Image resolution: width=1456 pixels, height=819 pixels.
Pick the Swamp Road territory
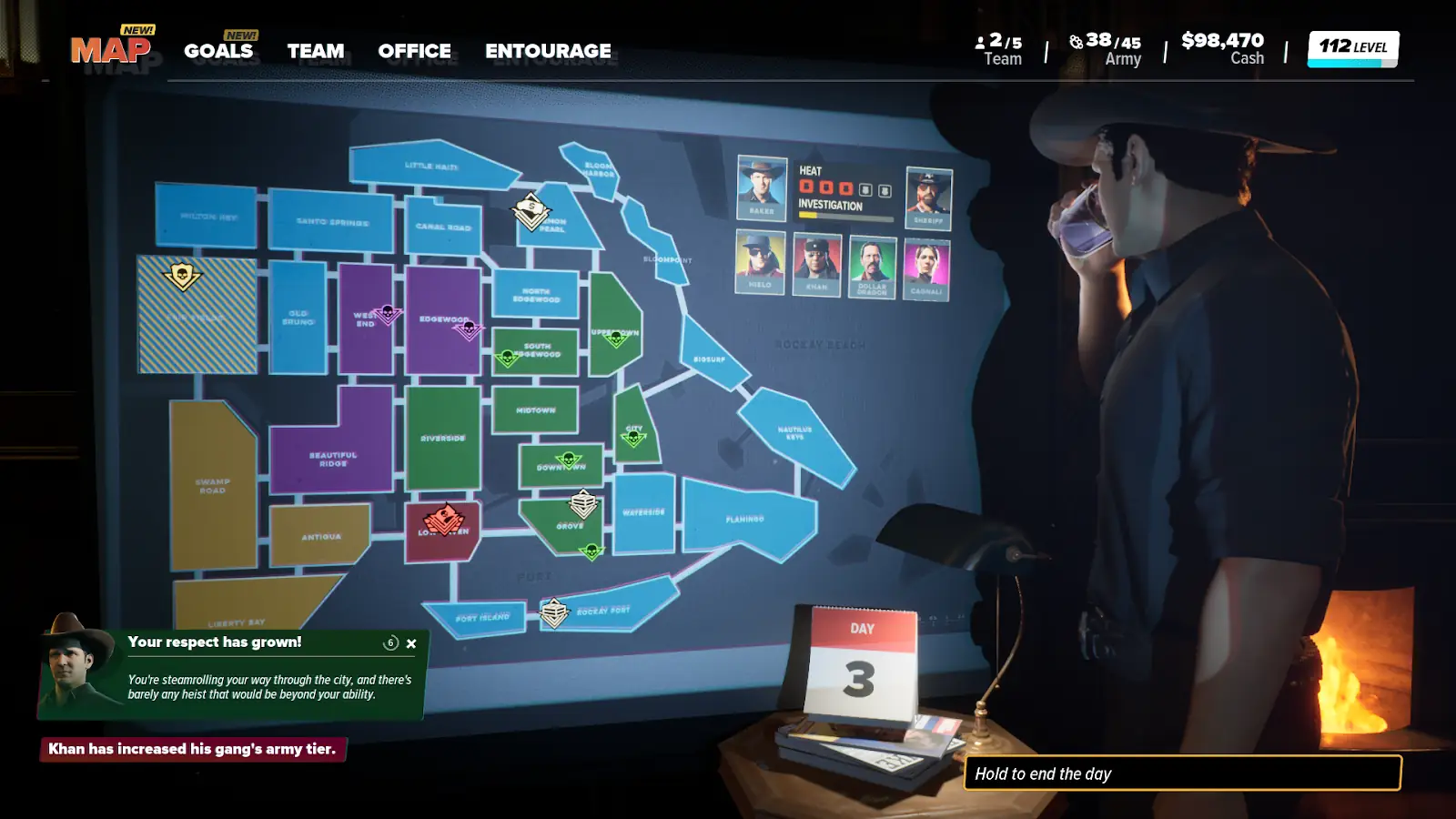click(212, 485)
